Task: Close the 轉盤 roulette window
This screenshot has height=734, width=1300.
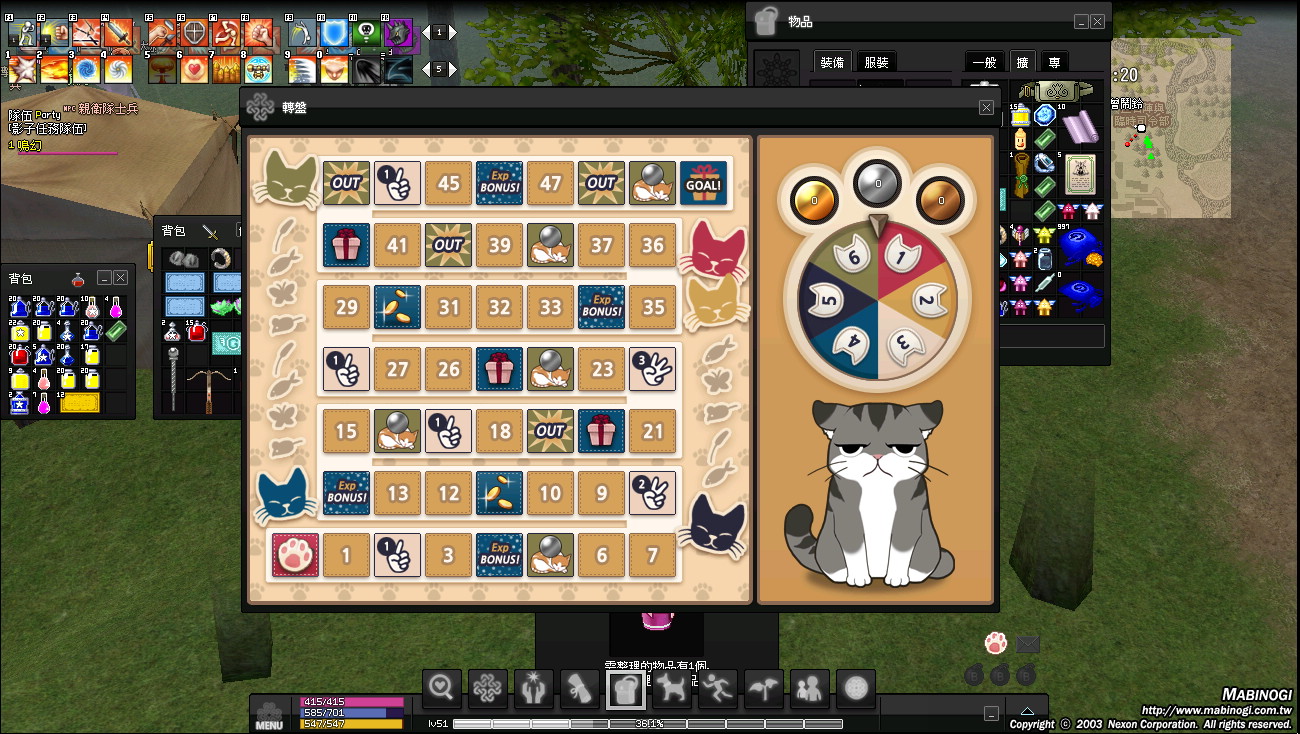Action: pyautogui.click(x=986, y=108)
